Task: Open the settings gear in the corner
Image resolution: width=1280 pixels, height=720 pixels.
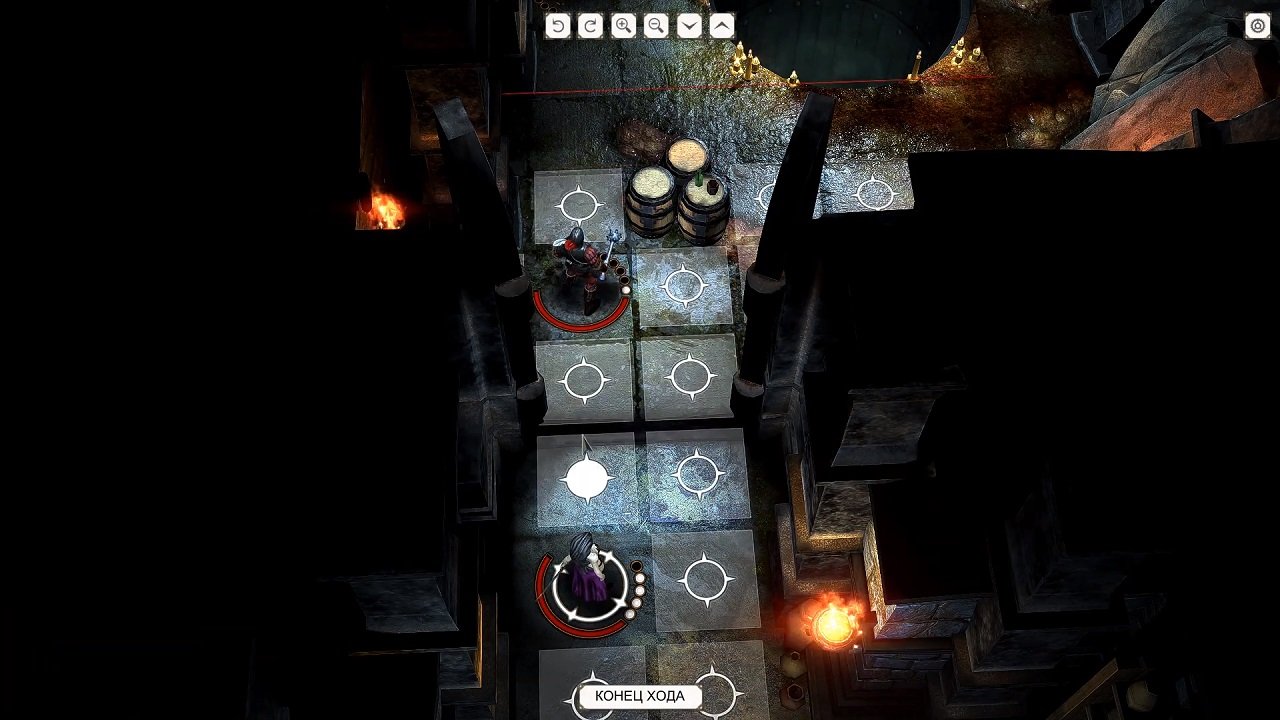Action: point(1256,26)
